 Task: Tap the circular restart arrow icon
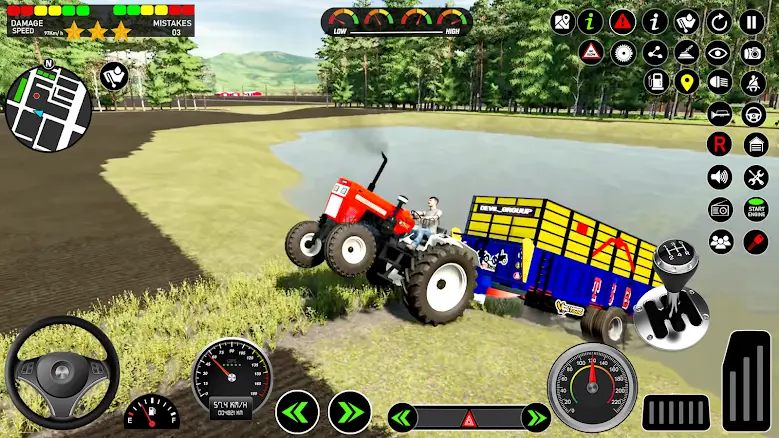pos(719,20)
